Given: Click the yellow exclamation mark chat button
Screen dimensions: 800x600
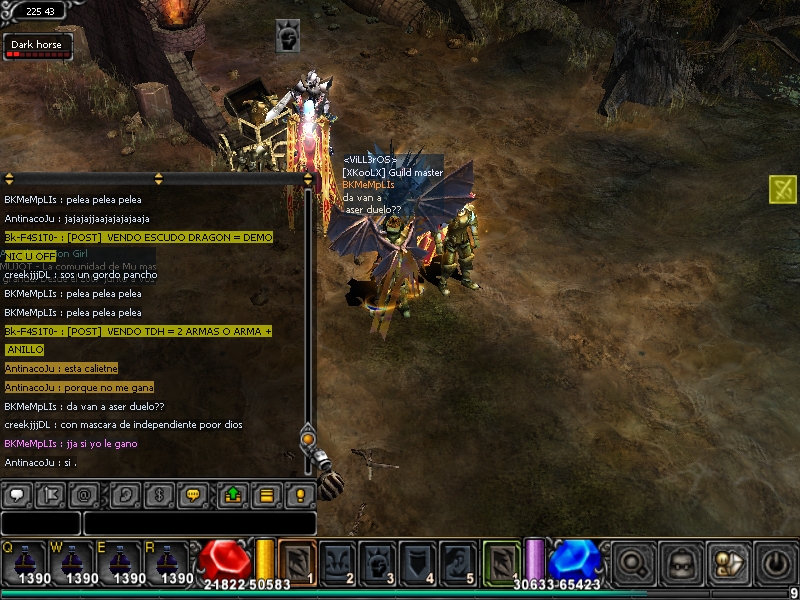Looking at the screenshot, I should (x=300, y=494).
